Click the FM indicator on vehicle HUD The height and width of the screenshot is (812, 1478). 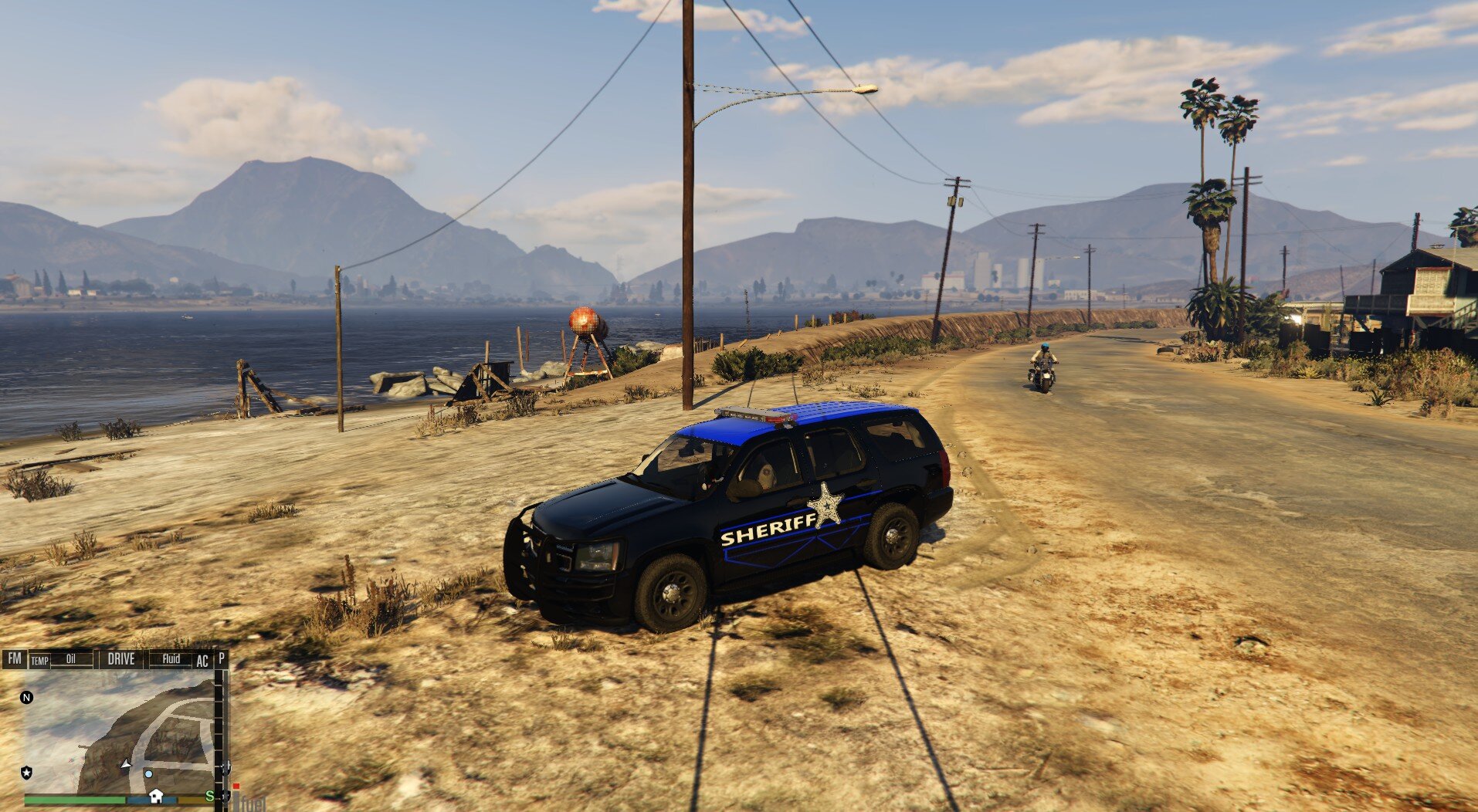[15, 659]
